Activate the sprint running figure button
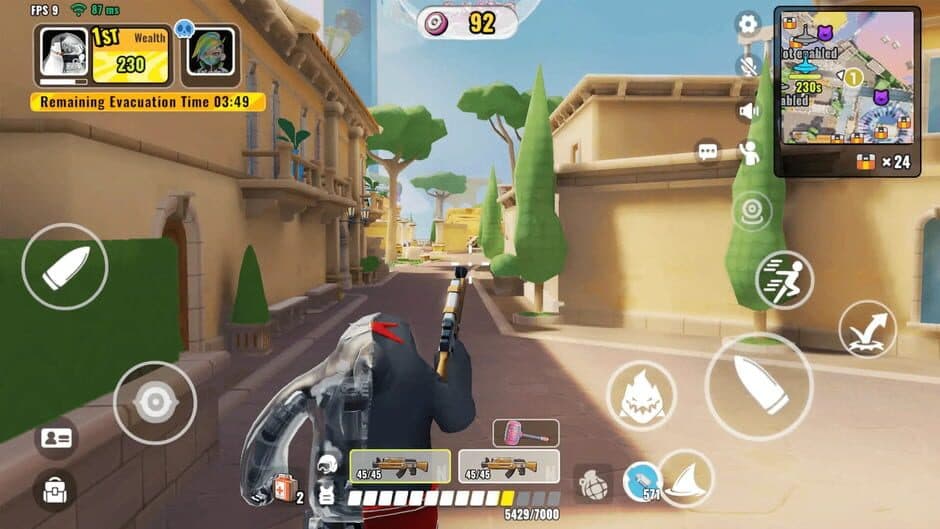940x529 pixels. click(784, 280)
